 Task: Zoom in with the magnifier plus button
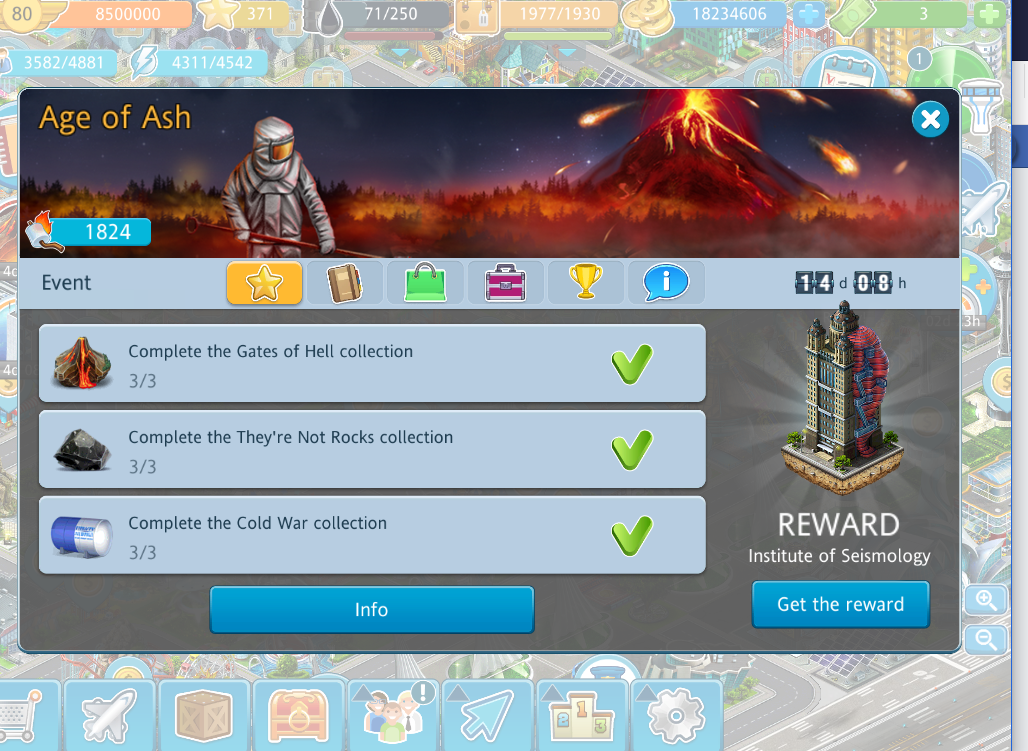[986, 600]
